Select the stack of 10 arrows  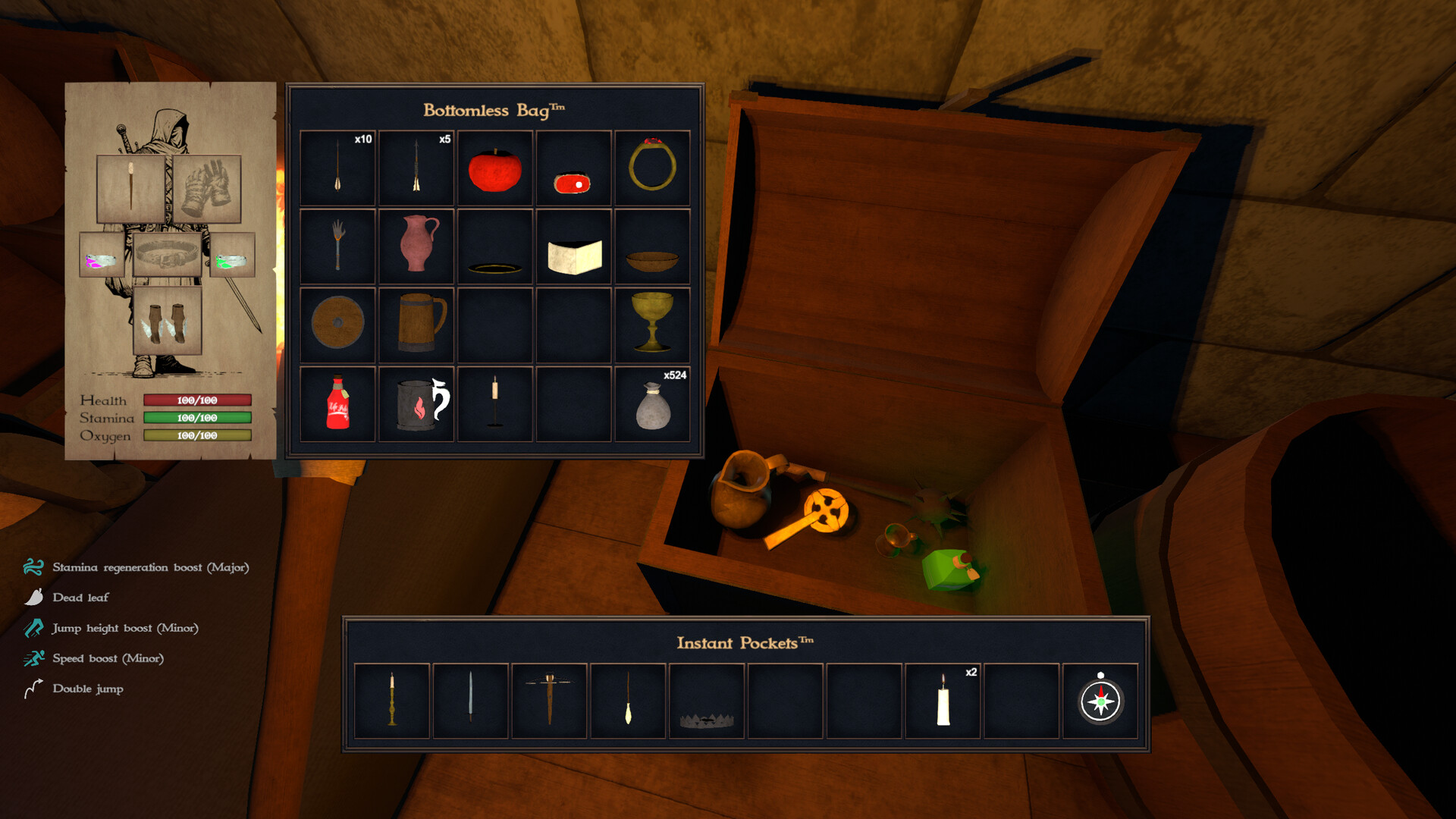pos(337,168)
